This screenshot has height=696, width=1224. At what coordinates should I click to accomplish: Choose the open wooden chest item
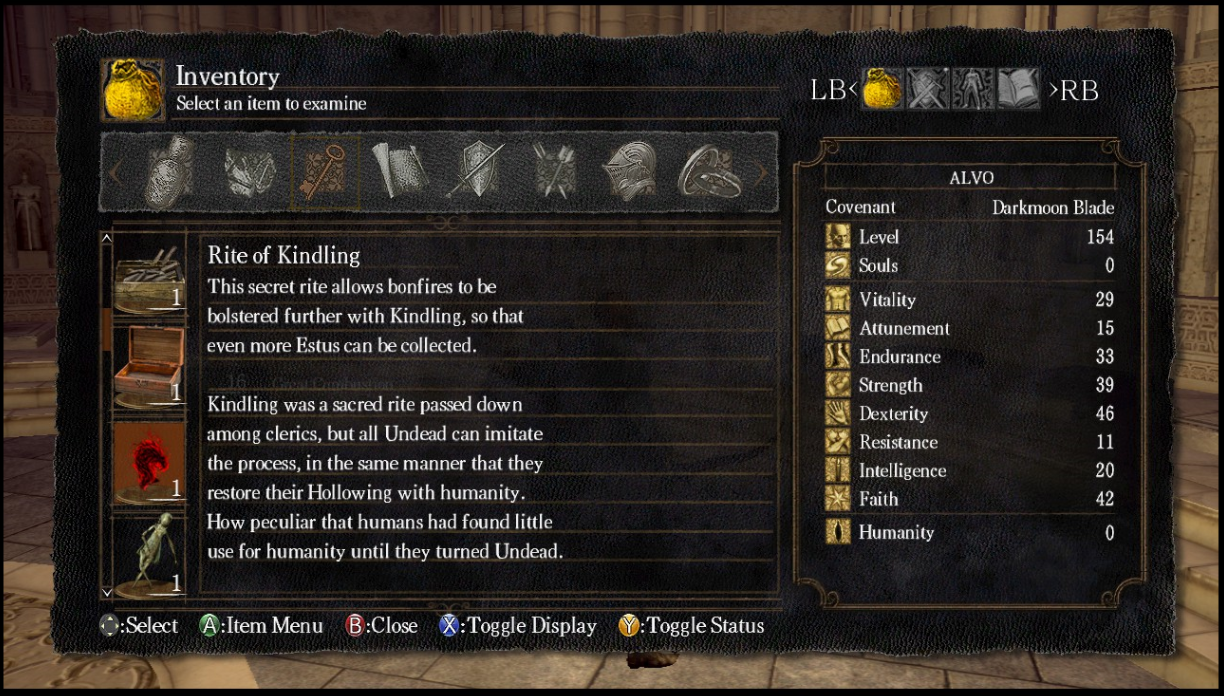point(148,366)
